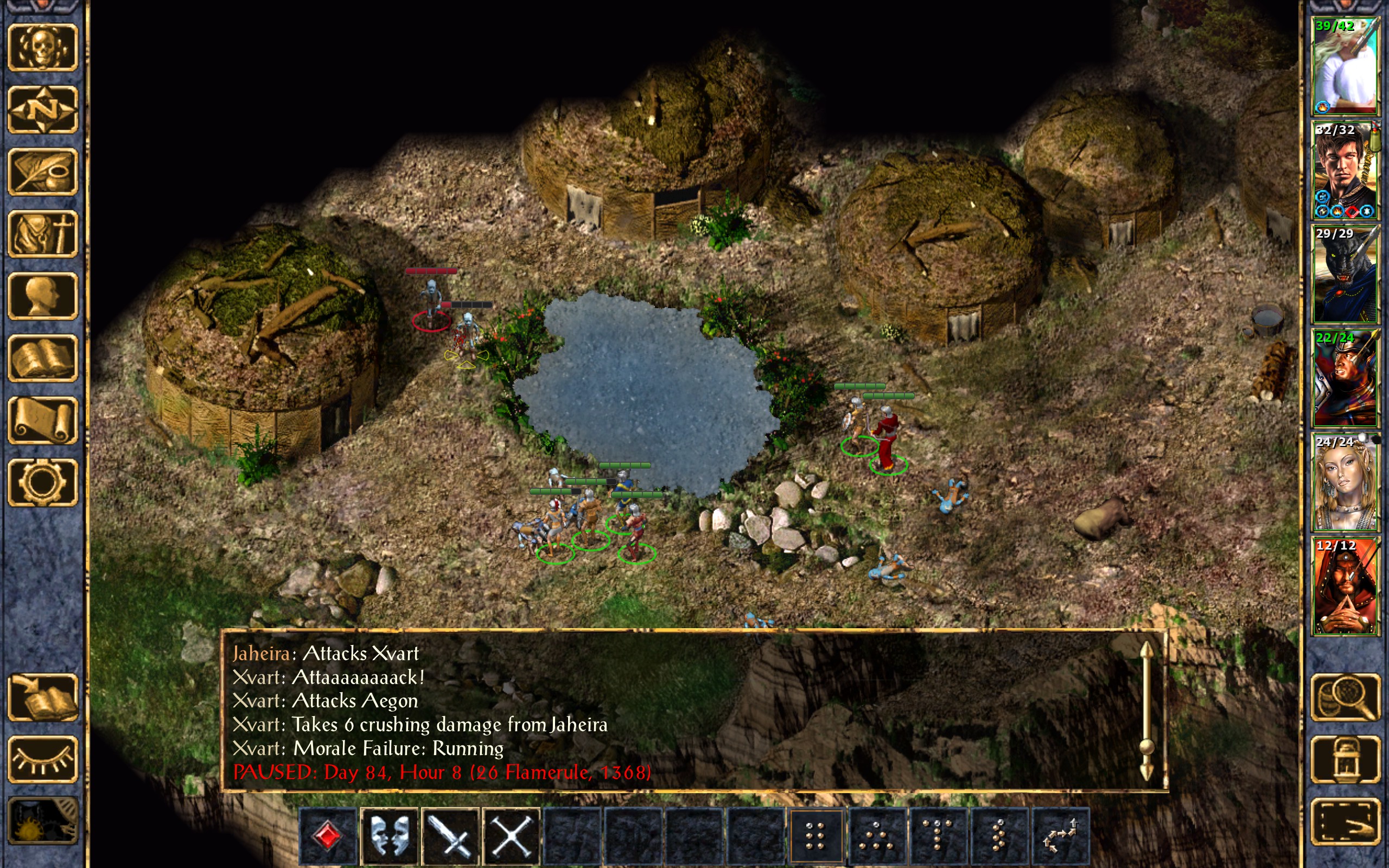Show the inventory screen via the armor icon
The image size is (1389, 868).
pyautogui.click(x=42, y=234)
